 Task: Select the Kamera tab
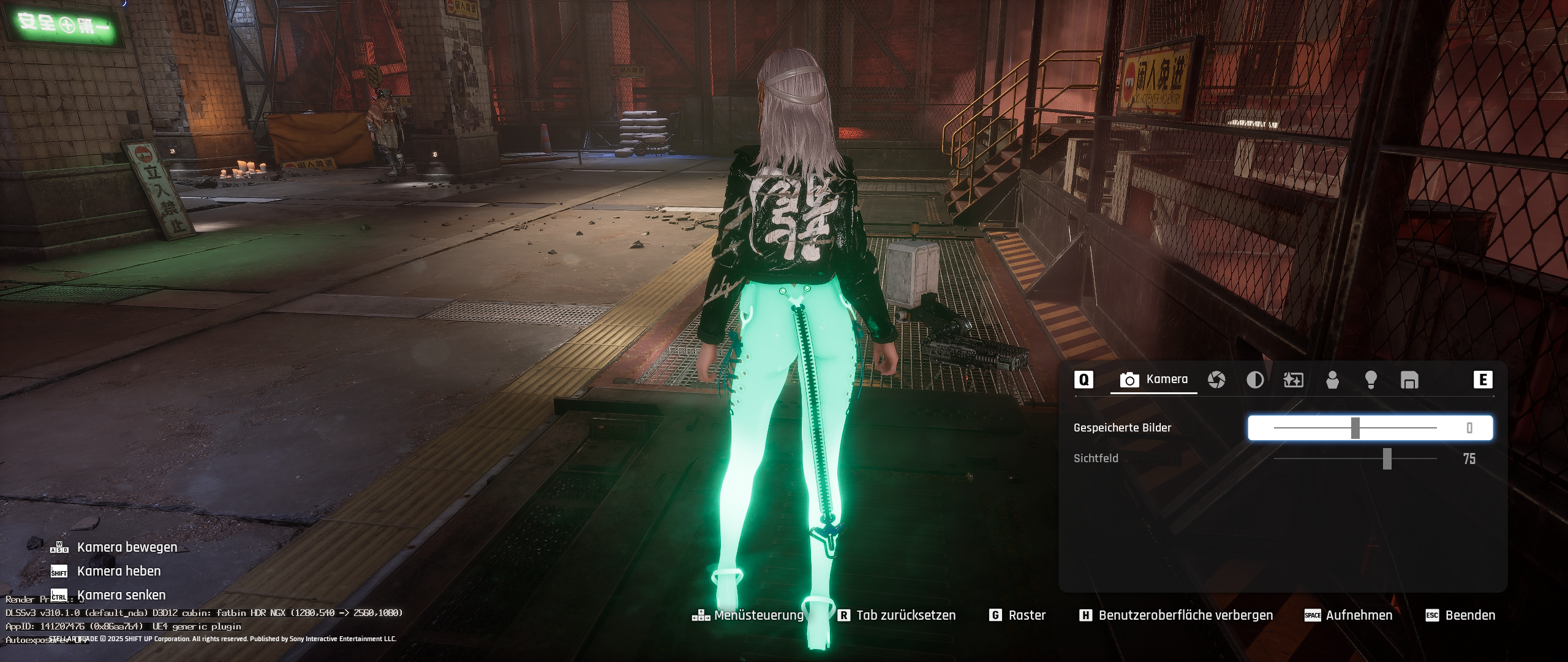pos(1154,380)
